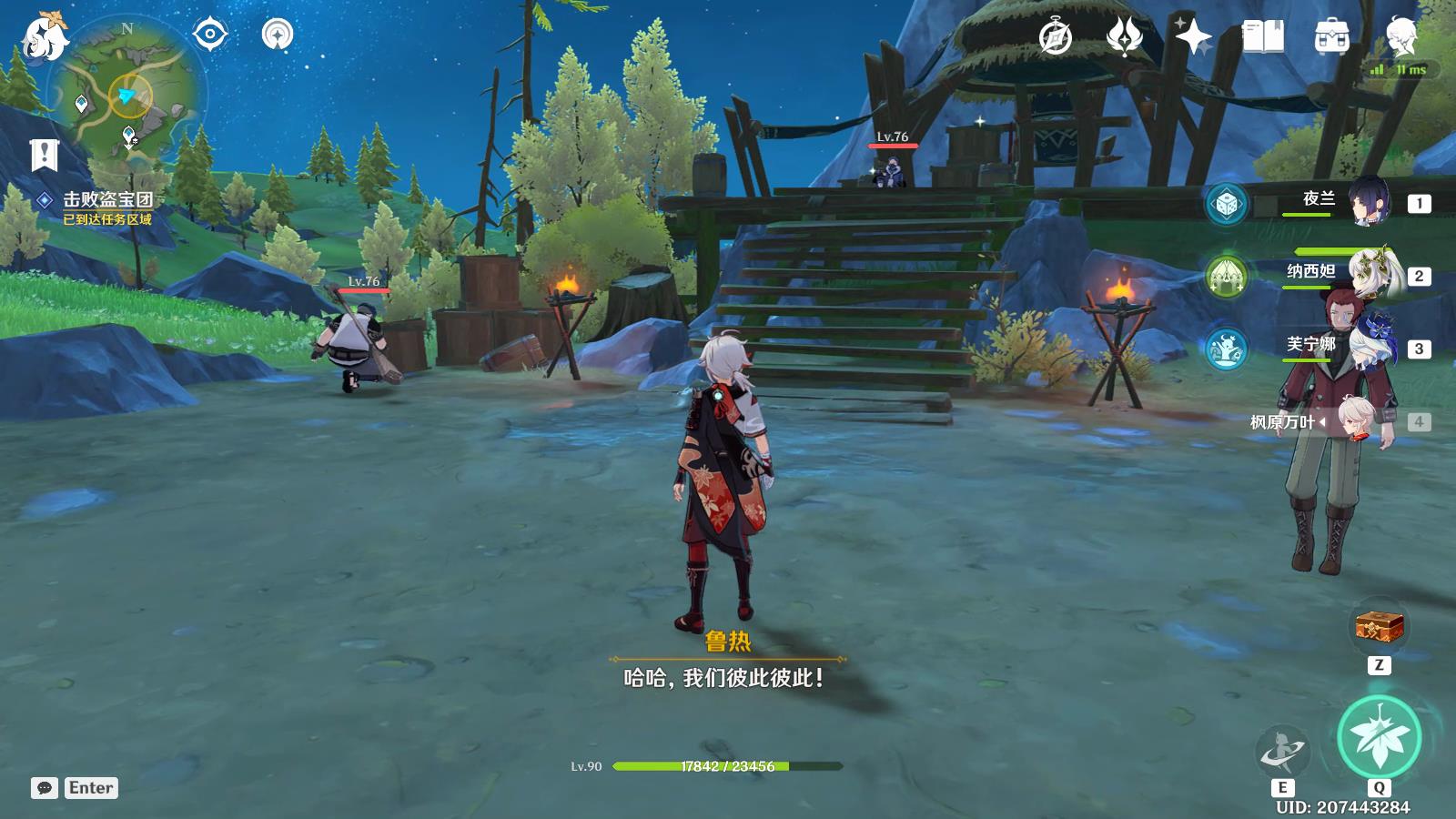Screen dimensions: 1456x819
Task: Open the character profile head icon
Action: click(x=1400, y=37)
